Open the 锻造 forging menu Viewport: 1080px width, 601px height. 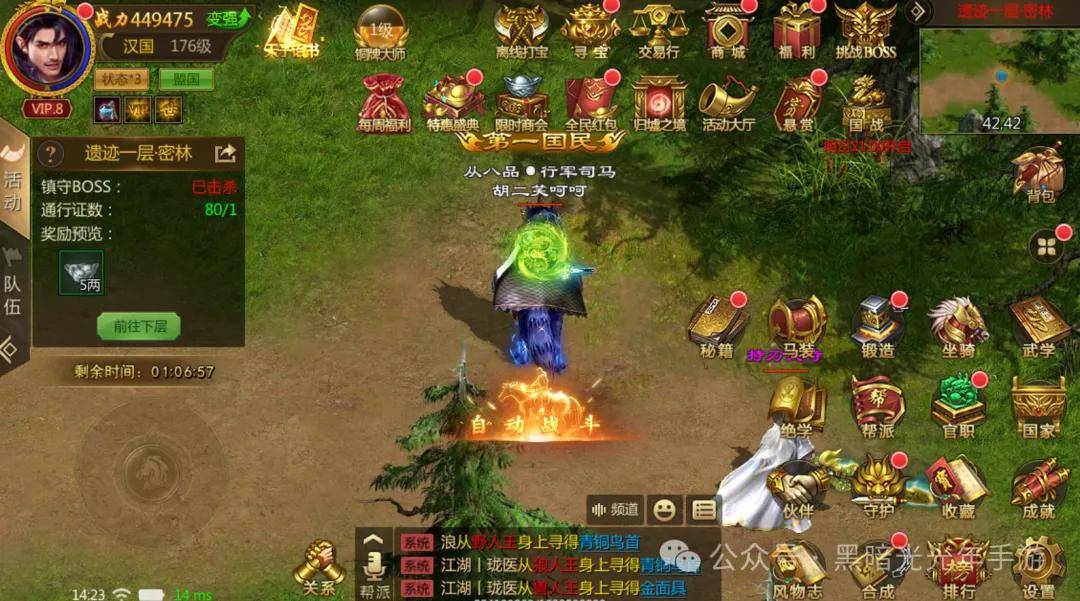(877, 326)
